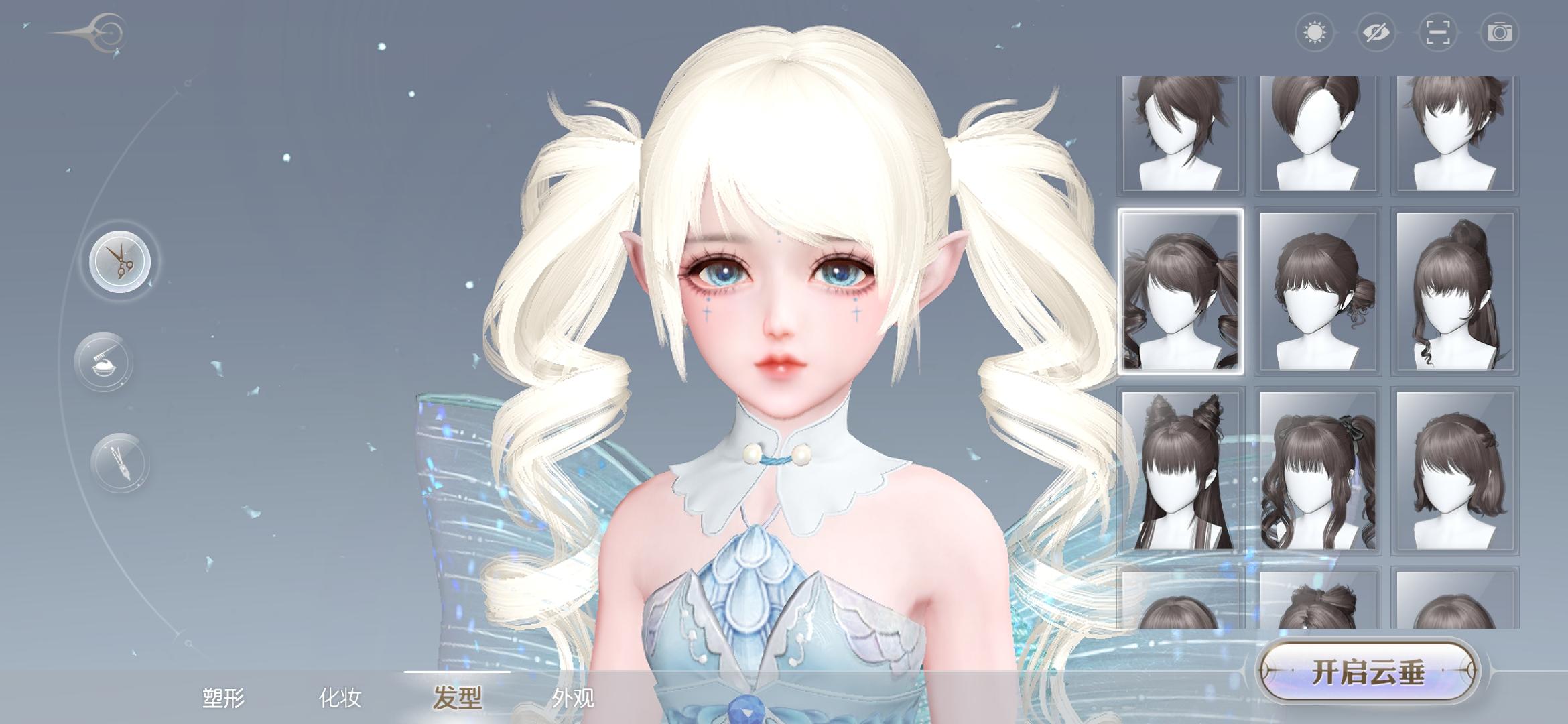Open the 化妆 tab
This screenshot has width=1568, height=724.
pos(342,699)
